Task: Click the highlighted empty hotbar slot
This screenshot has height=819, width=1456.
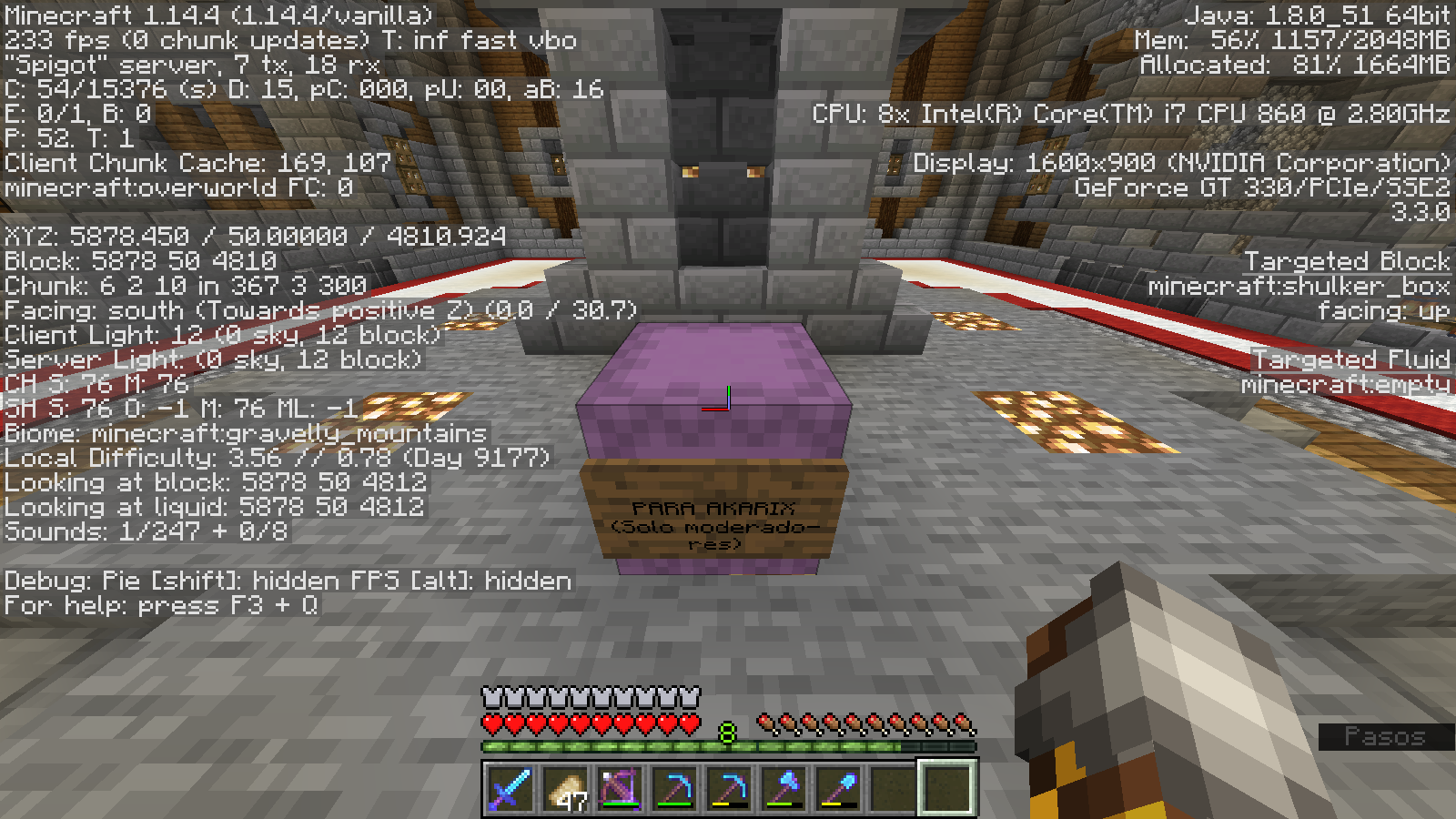Action: point(946,788)
